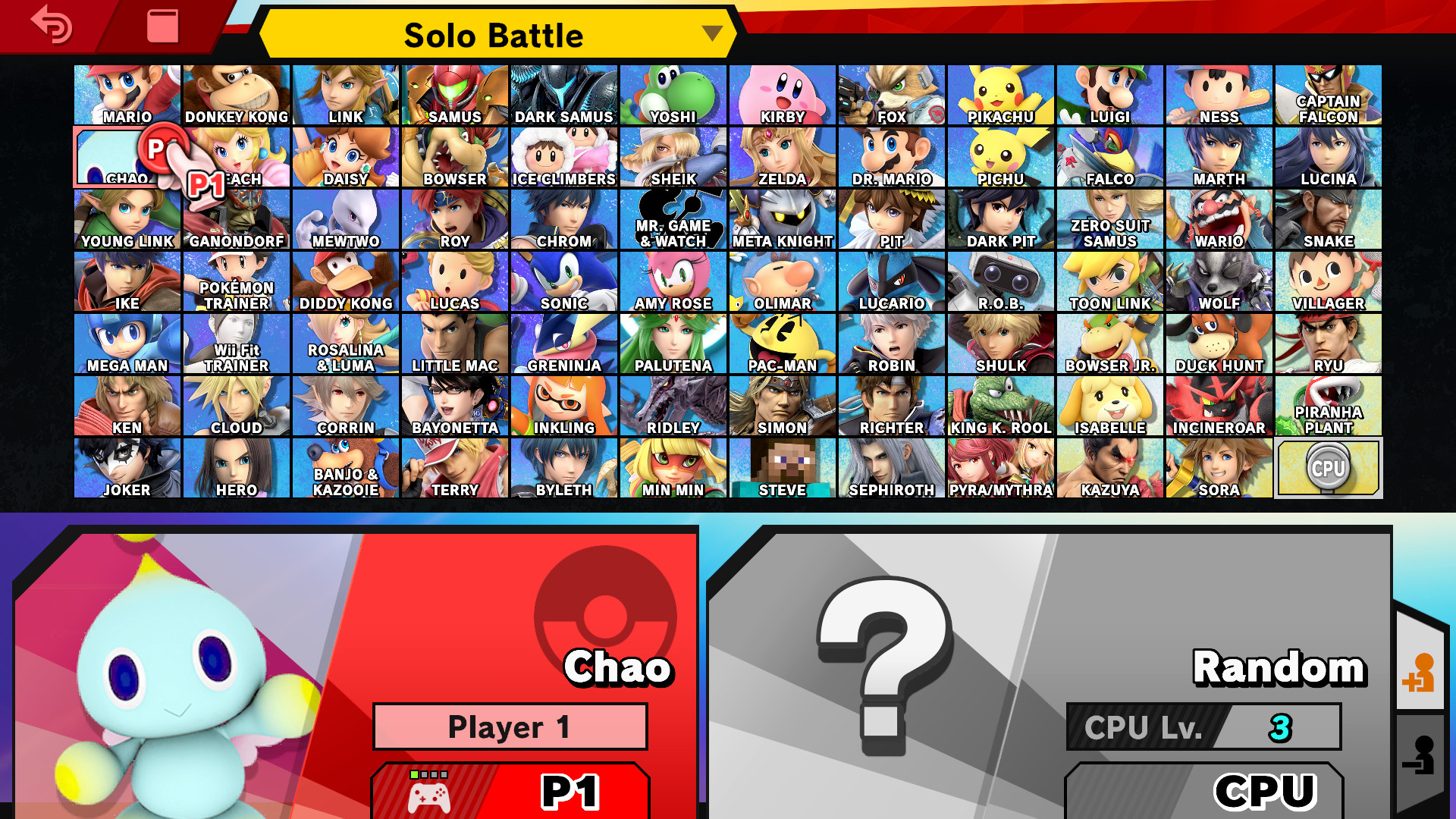Click the Player 1 name field
The width and height of the screenshot is (1456, 819).
[510, 725]
